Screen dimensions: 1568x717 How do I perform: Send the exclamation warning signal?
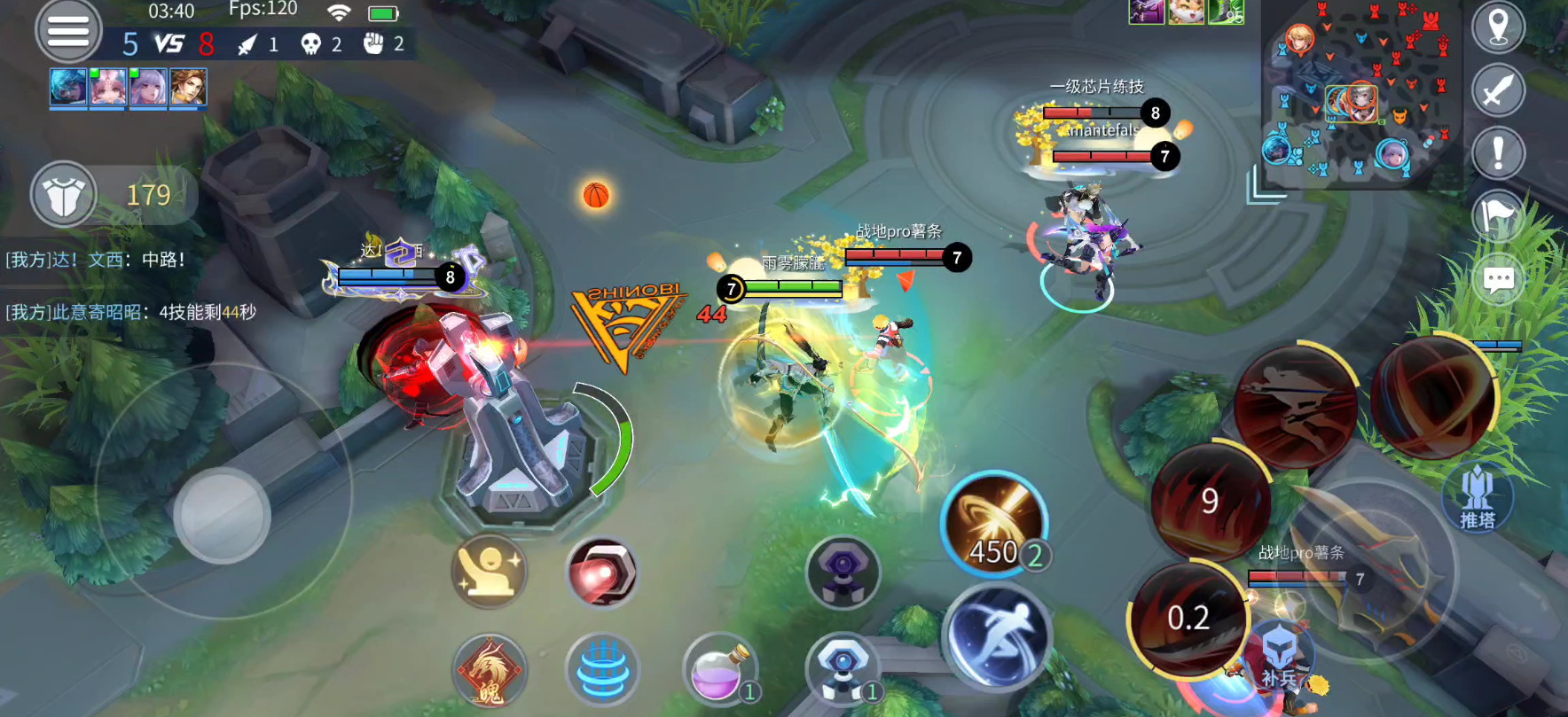1498,153
